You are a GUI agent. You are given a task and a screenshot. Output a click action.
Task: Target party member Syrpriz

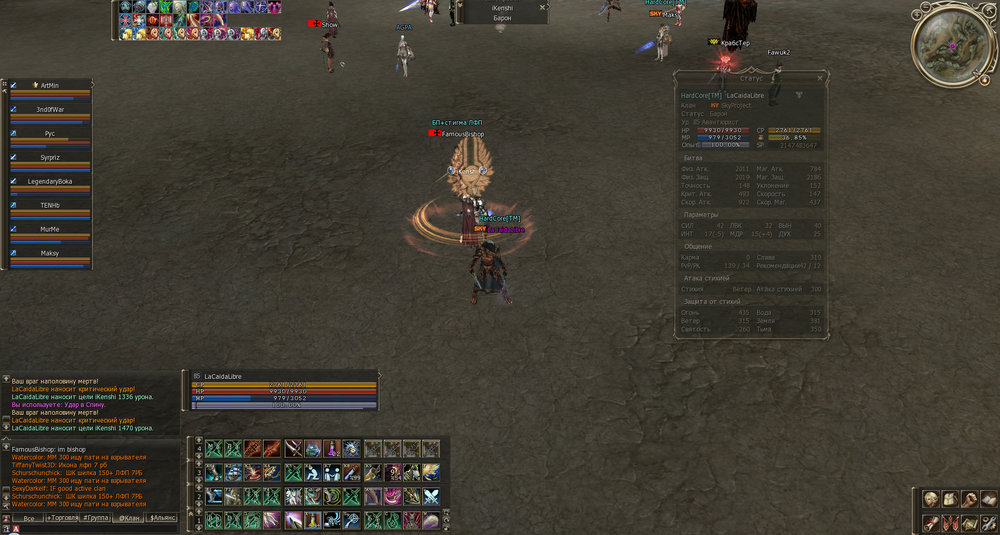(x=50, y=157)
